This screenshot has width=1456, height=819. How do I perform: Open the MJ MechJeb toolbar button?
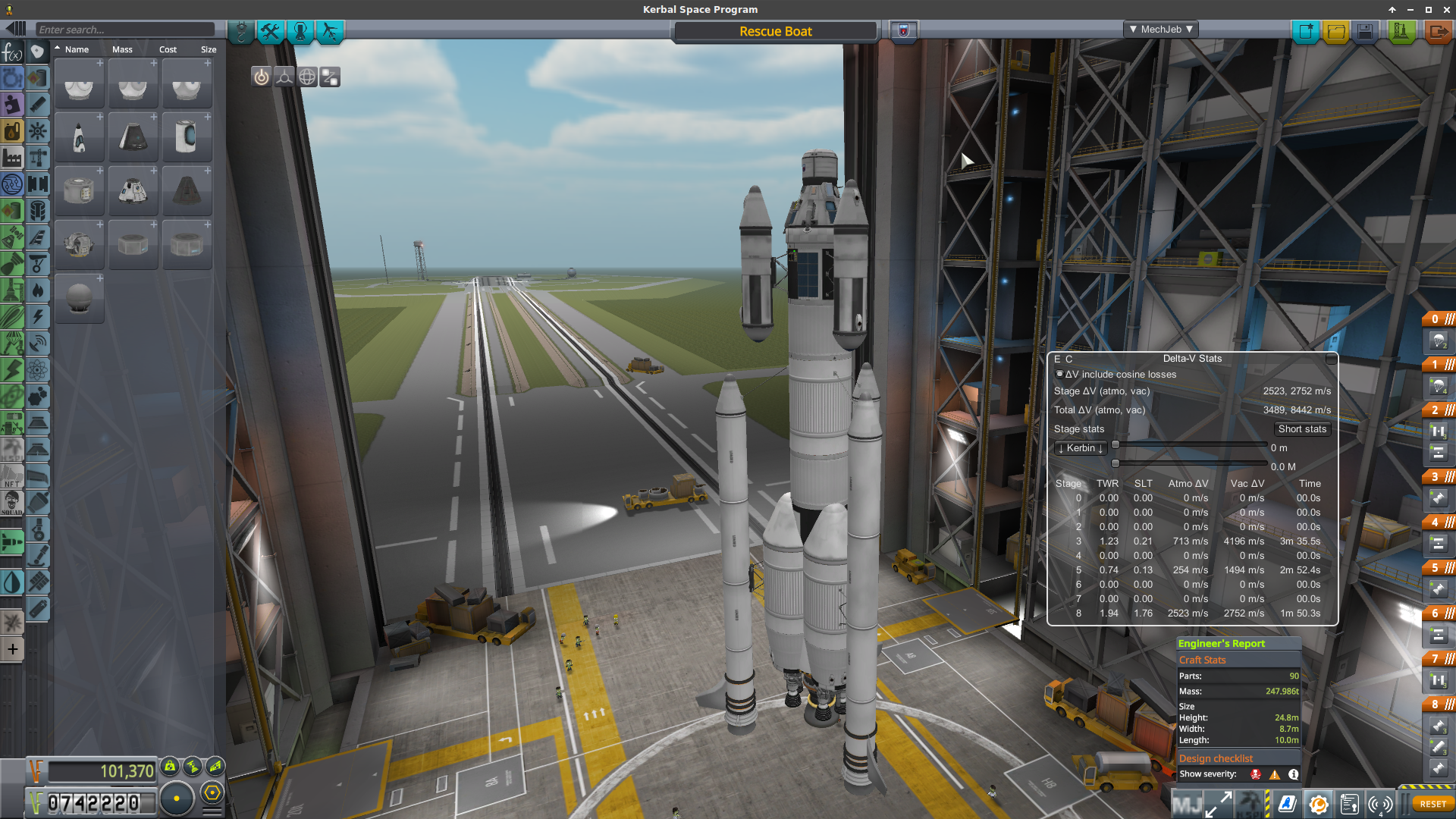(1187, 804)
